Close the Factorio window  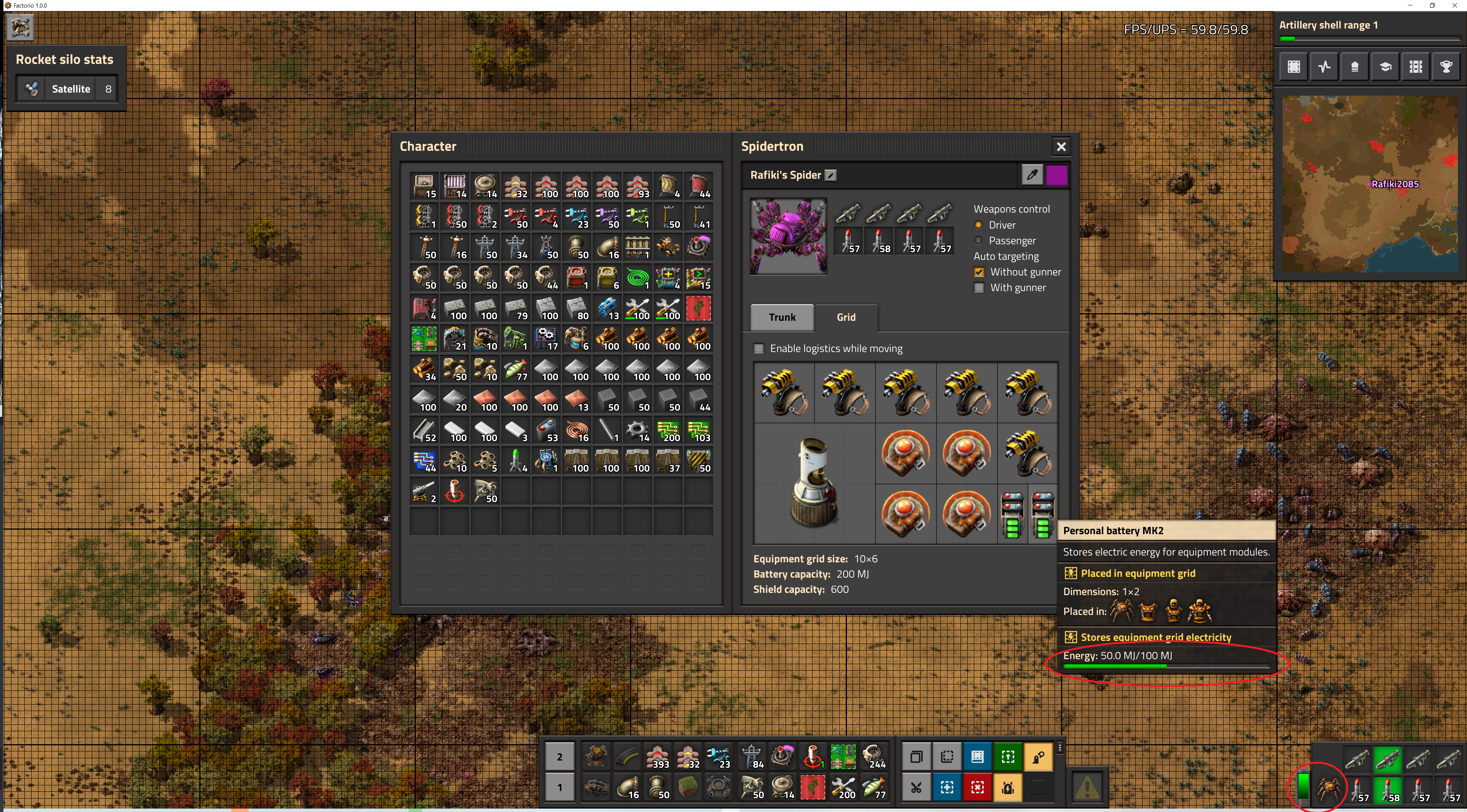pos(1454,5)
